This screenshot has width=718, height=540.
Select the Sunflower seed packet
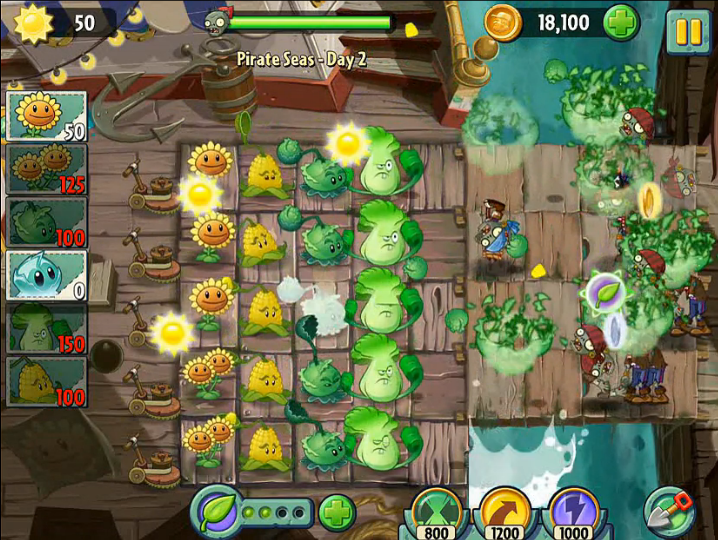(46, 115)
